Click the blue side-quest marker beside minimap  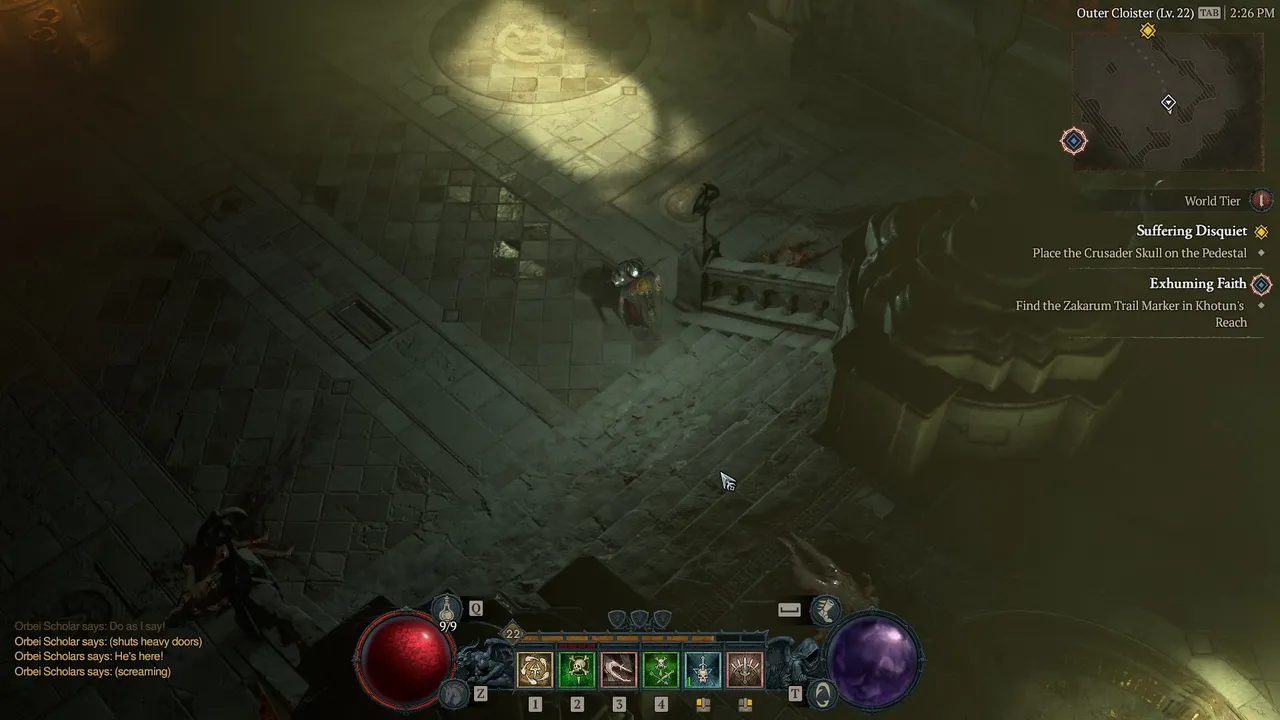[1074, 141]
